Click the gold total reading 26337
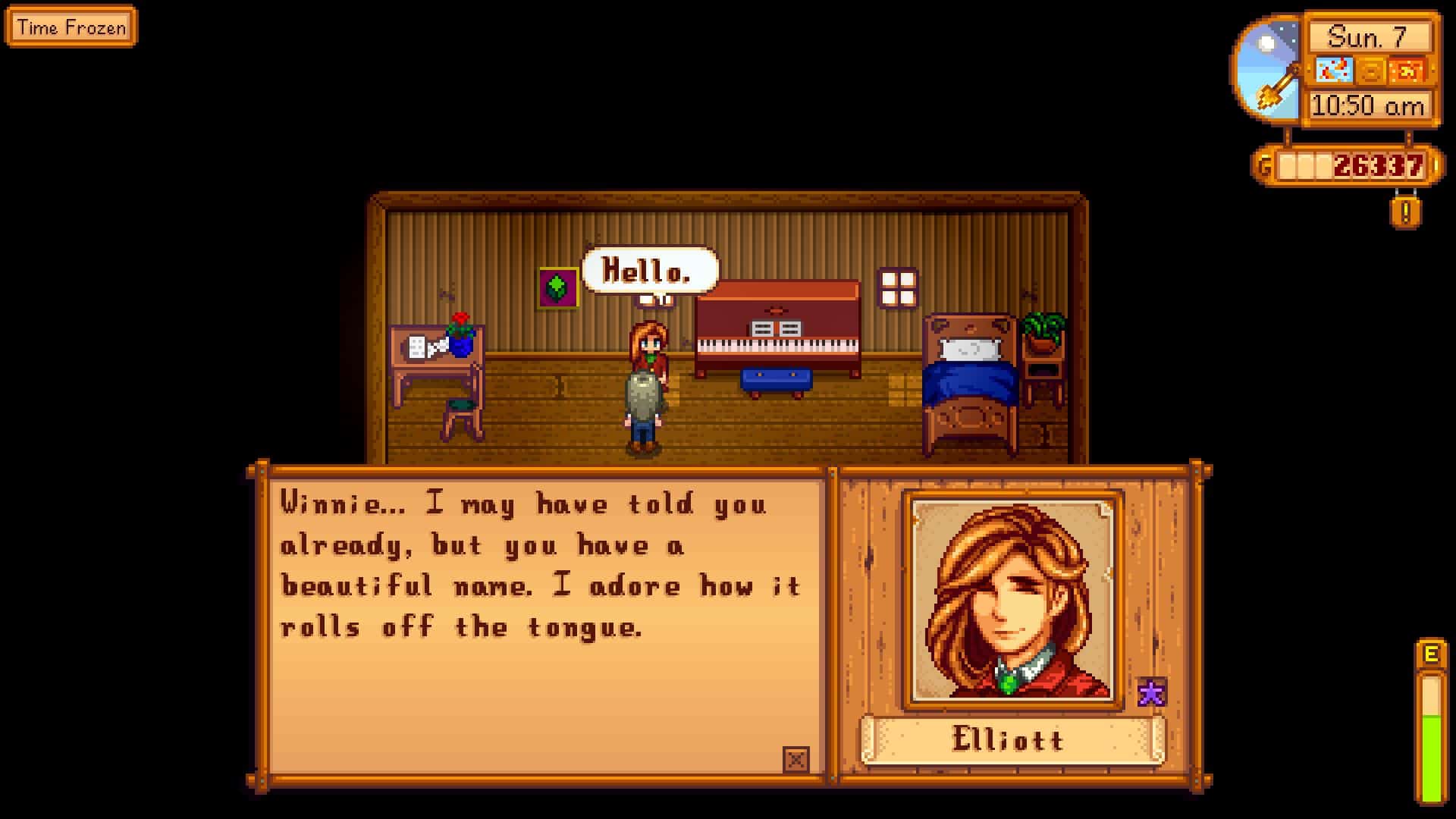Image resolution: width=1456 pixels, height=819 pixels. [1378, 165]
